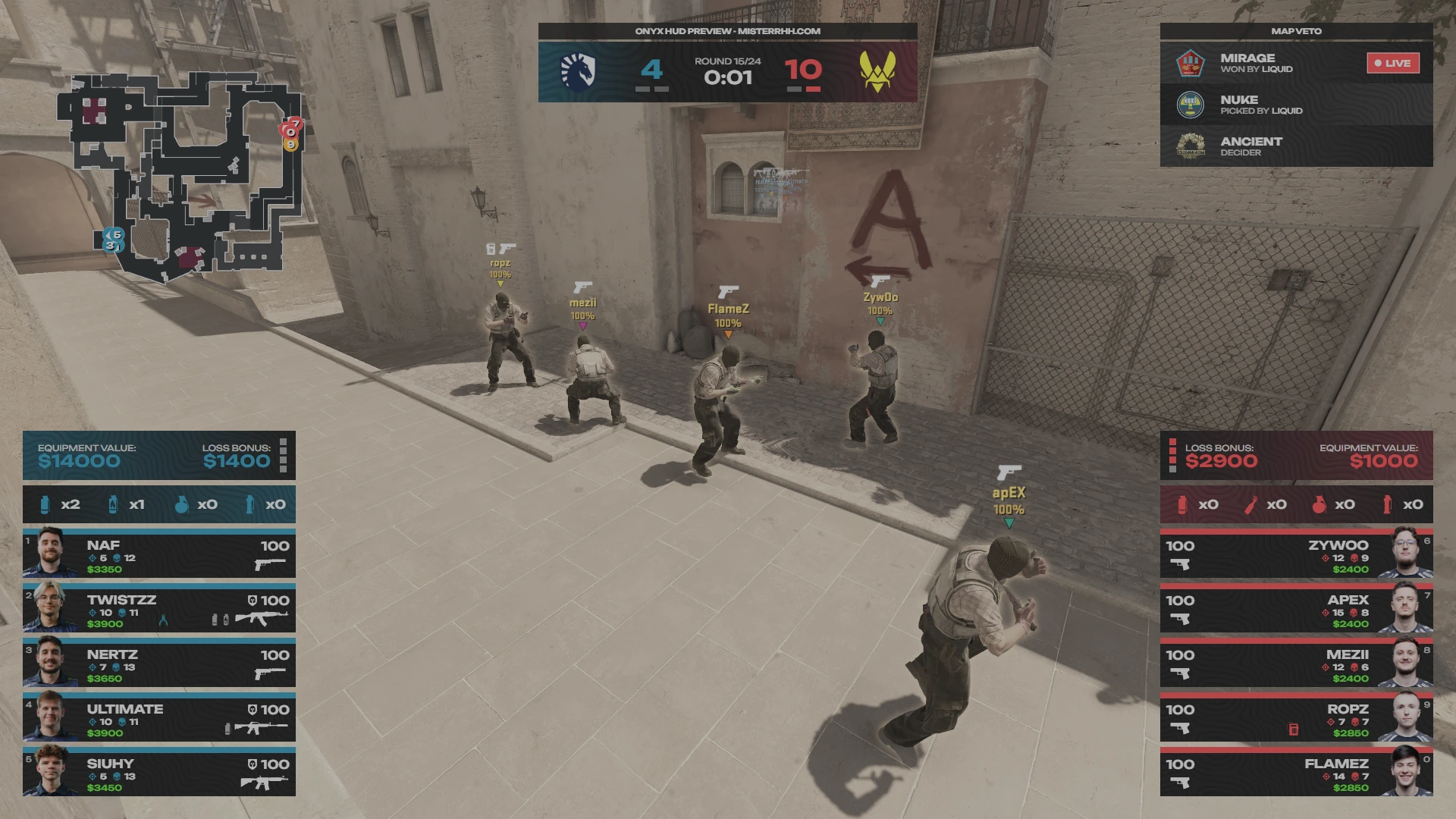
Task: Select siuhy's player row
Action: pos(159,773)
